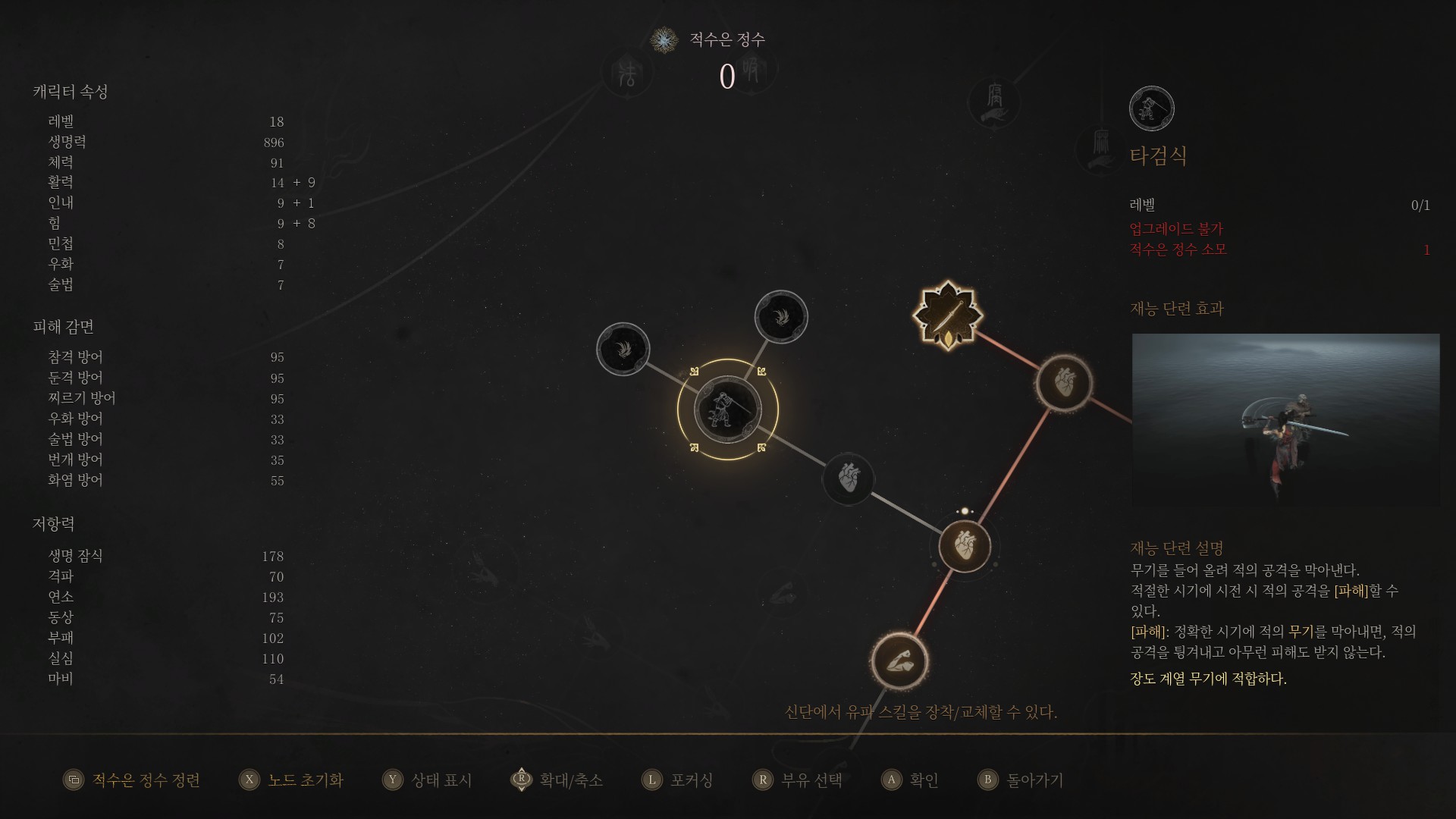Pick the dark unlit heart node
Screen dimensions: 1456x819
point(849,479)
